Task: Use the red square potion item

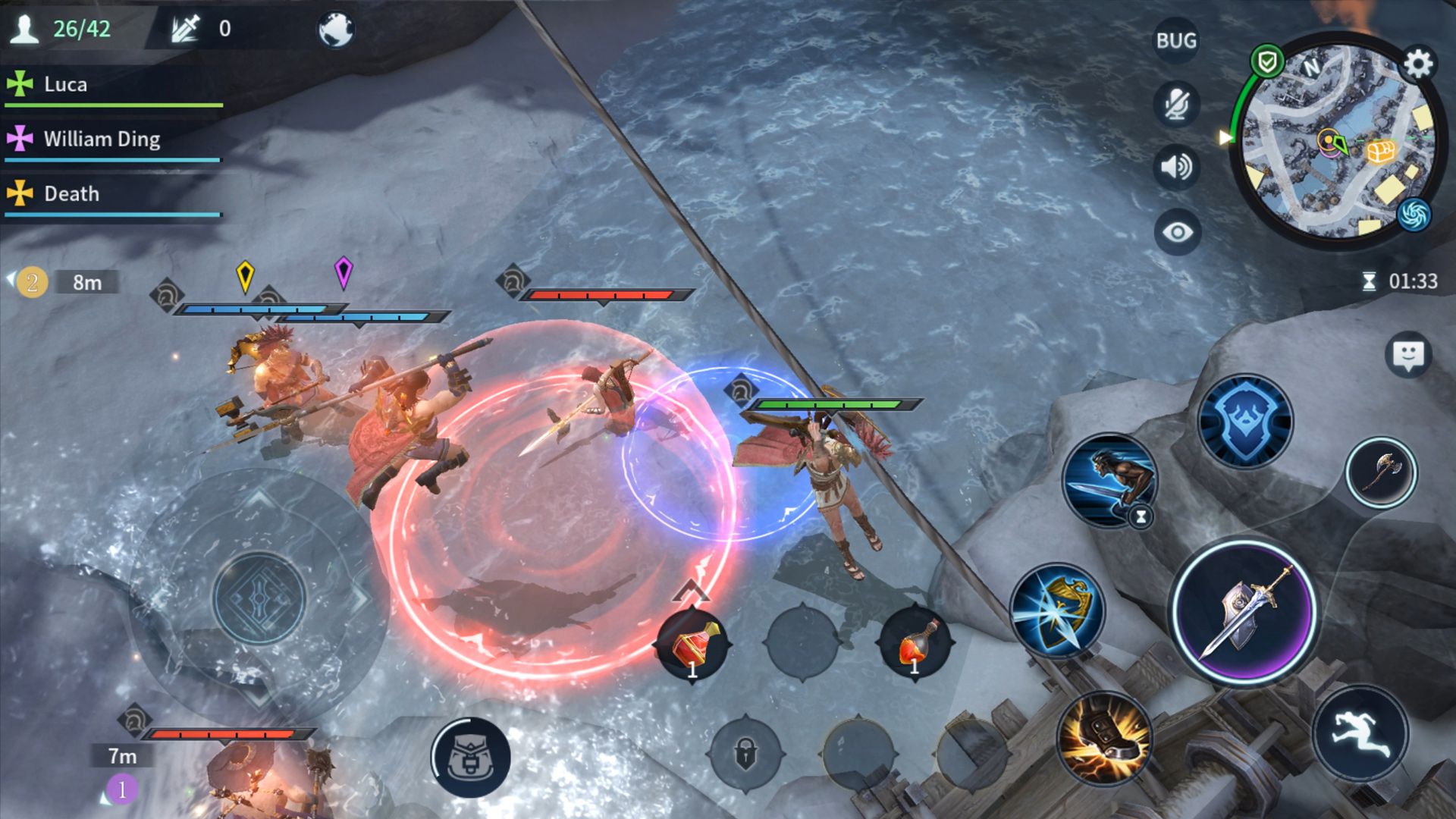Action: (693, 646)
